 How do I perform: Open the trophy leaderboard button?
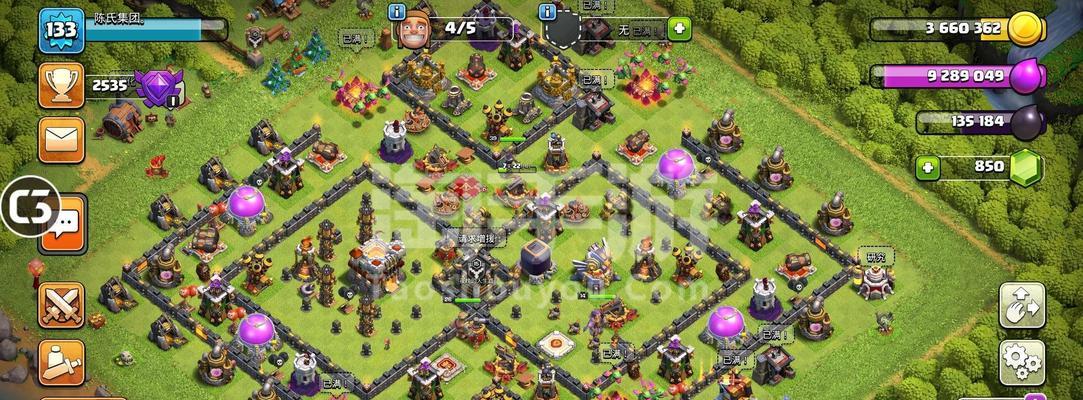[61, 85]
